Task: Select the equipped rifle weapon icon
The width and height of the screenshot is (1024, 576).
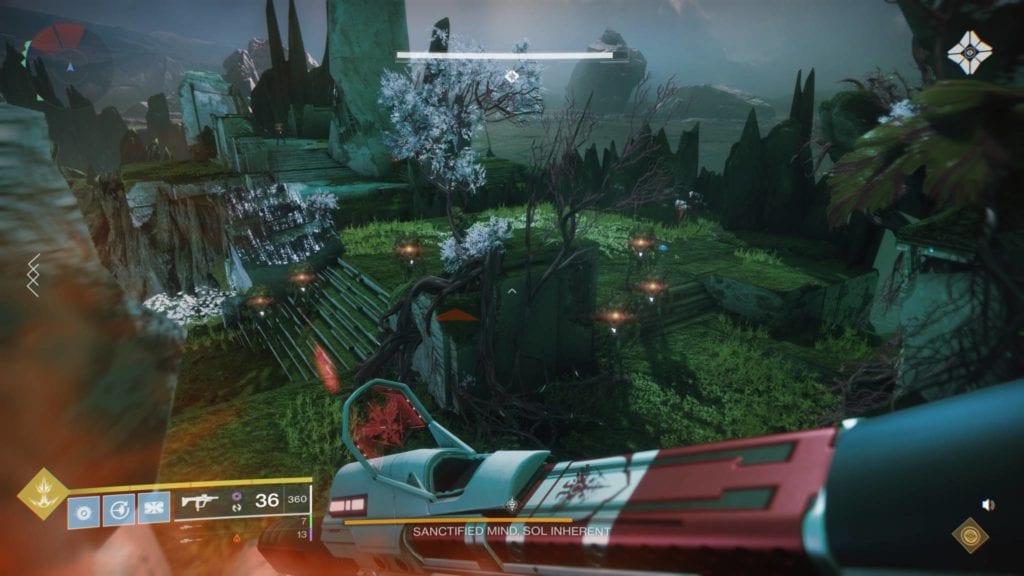Action: point(200,501)
